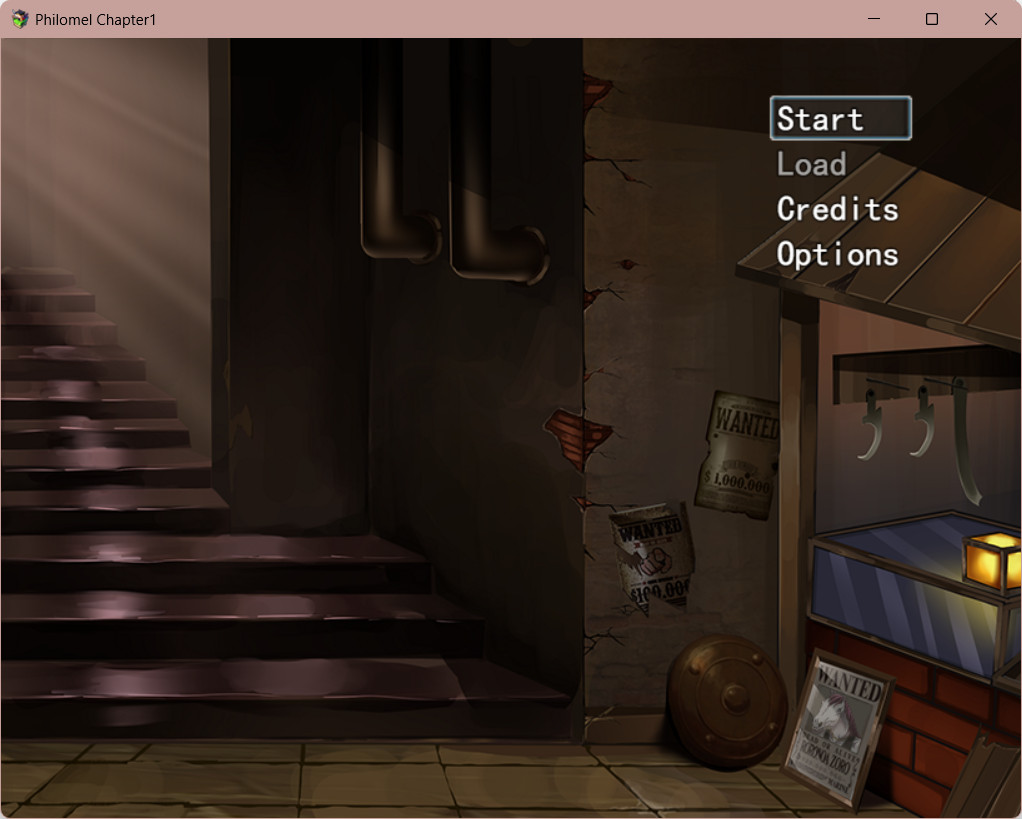This screenshot has height=819, width=1022.
Task: Open the Options menu
Action: [x=837, y=254]
